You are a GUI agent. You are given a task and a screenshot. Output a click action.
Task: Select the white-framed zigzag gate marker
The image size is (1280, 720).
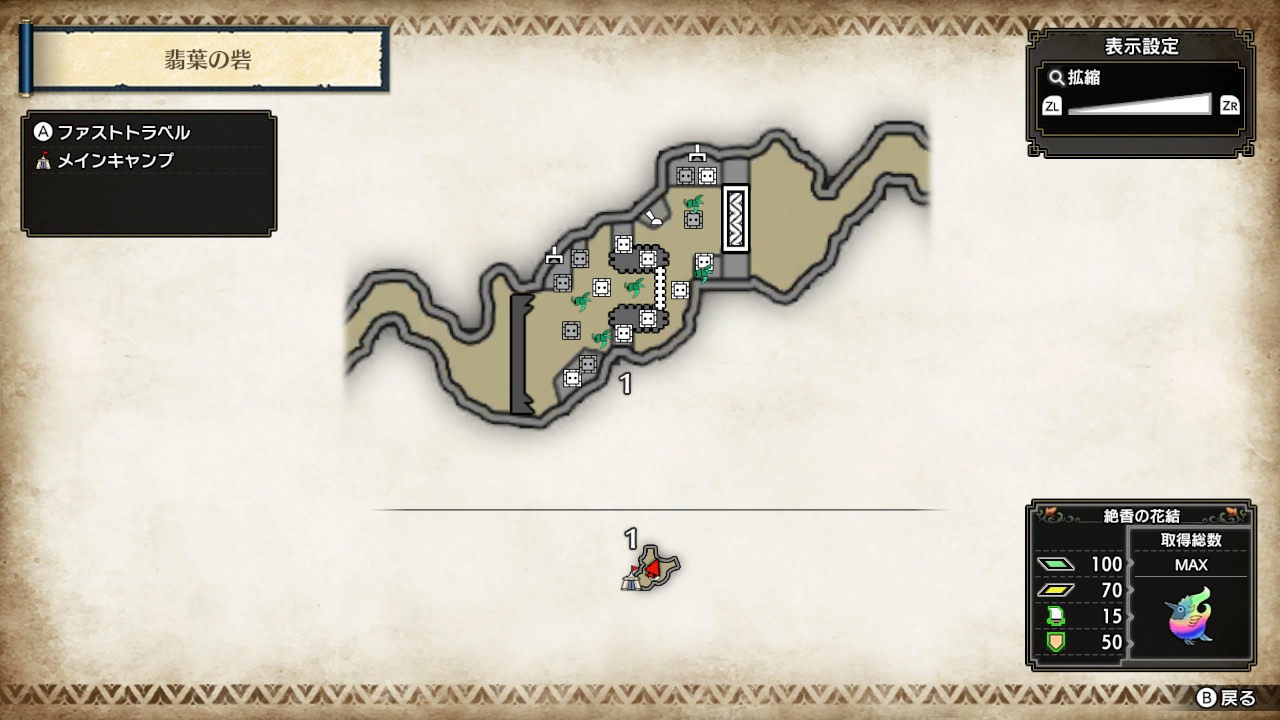click(x=736, y=218)
